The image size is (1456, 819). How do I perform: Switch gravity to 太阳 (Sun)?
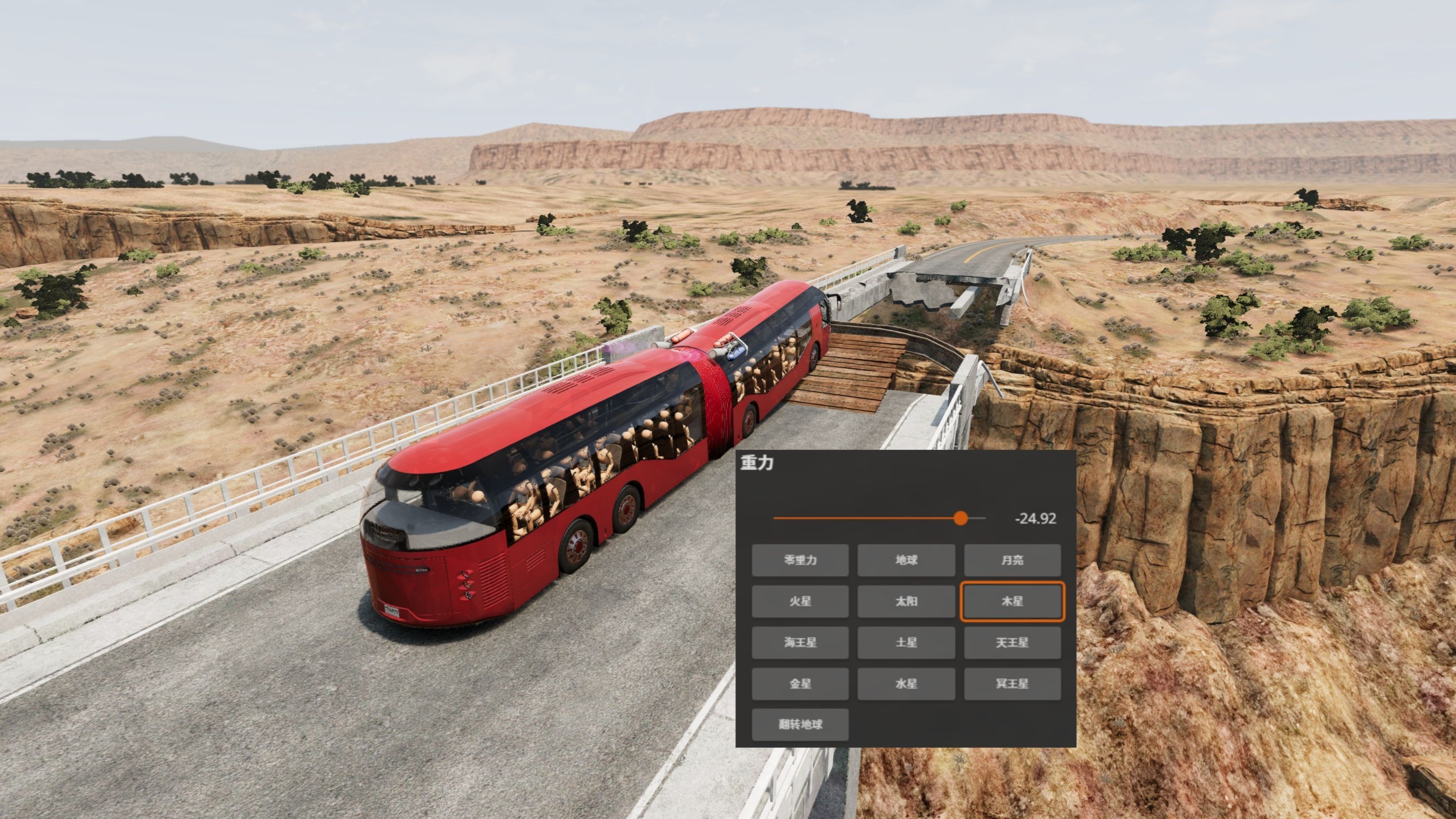[x=906, y=601]
